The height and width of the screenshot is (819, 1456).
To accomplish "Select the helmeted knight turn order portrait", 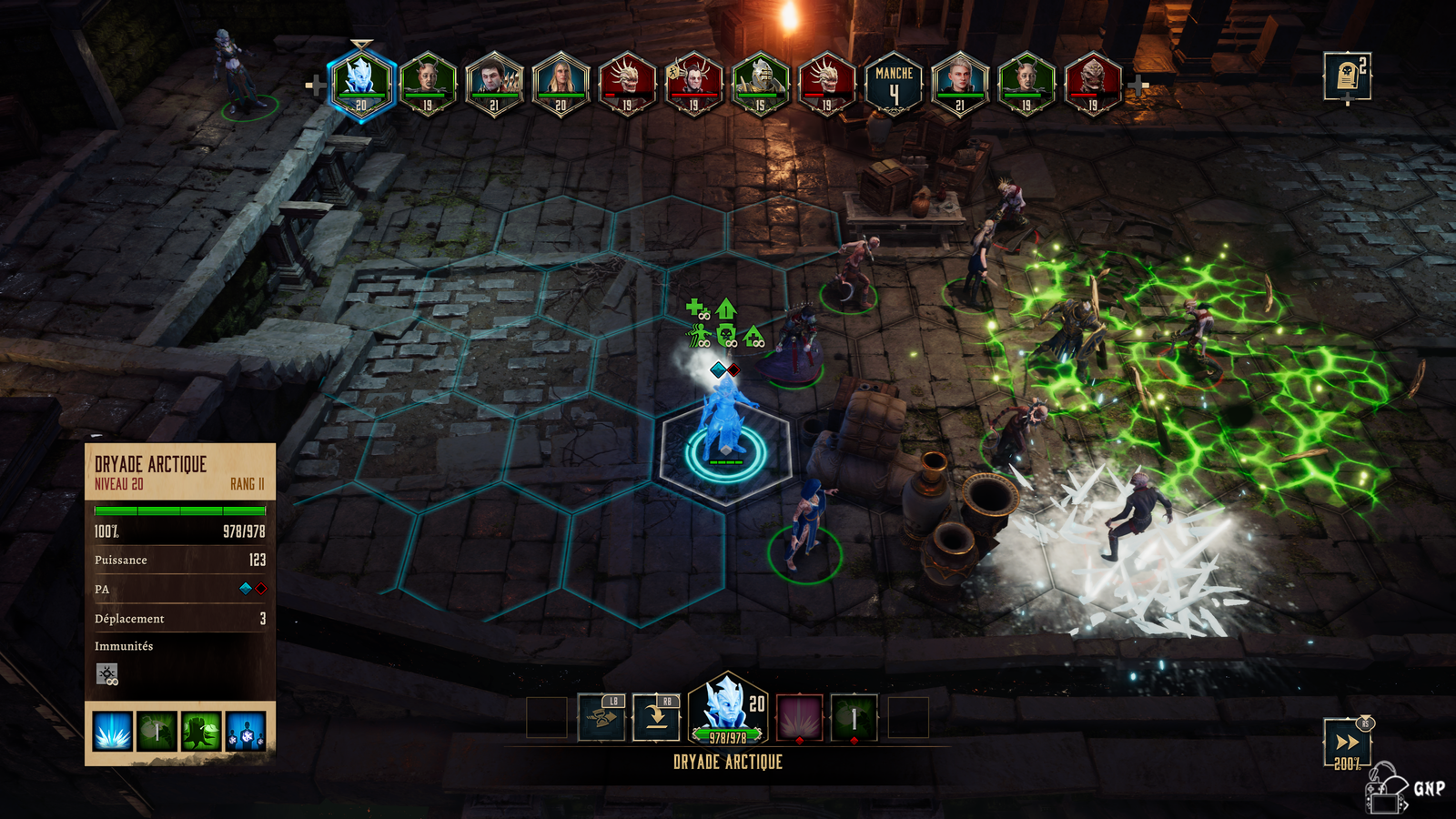I will tap(760, 84).
